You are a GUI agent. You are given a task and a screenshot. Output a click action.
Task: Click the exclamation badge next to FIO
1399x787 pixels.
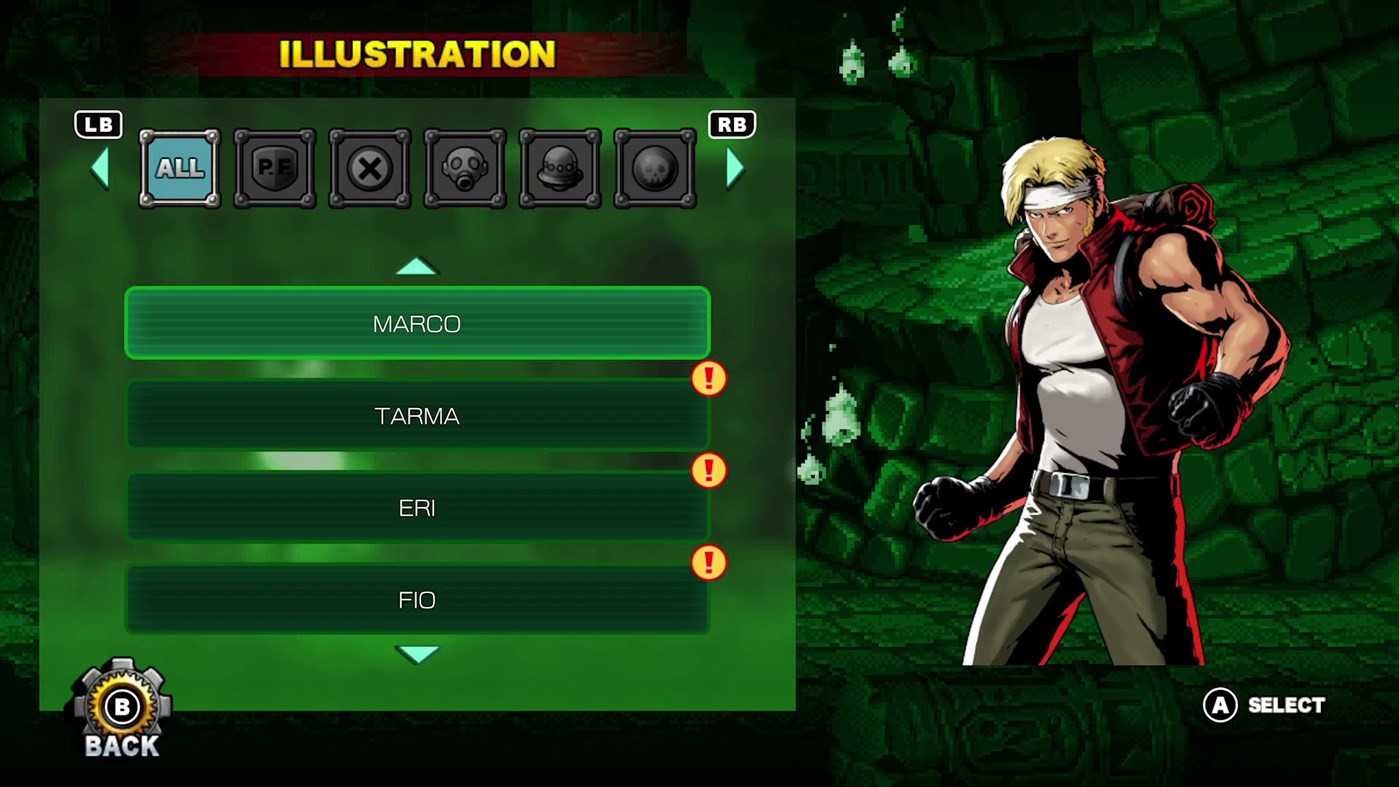(x=708, y=563)
